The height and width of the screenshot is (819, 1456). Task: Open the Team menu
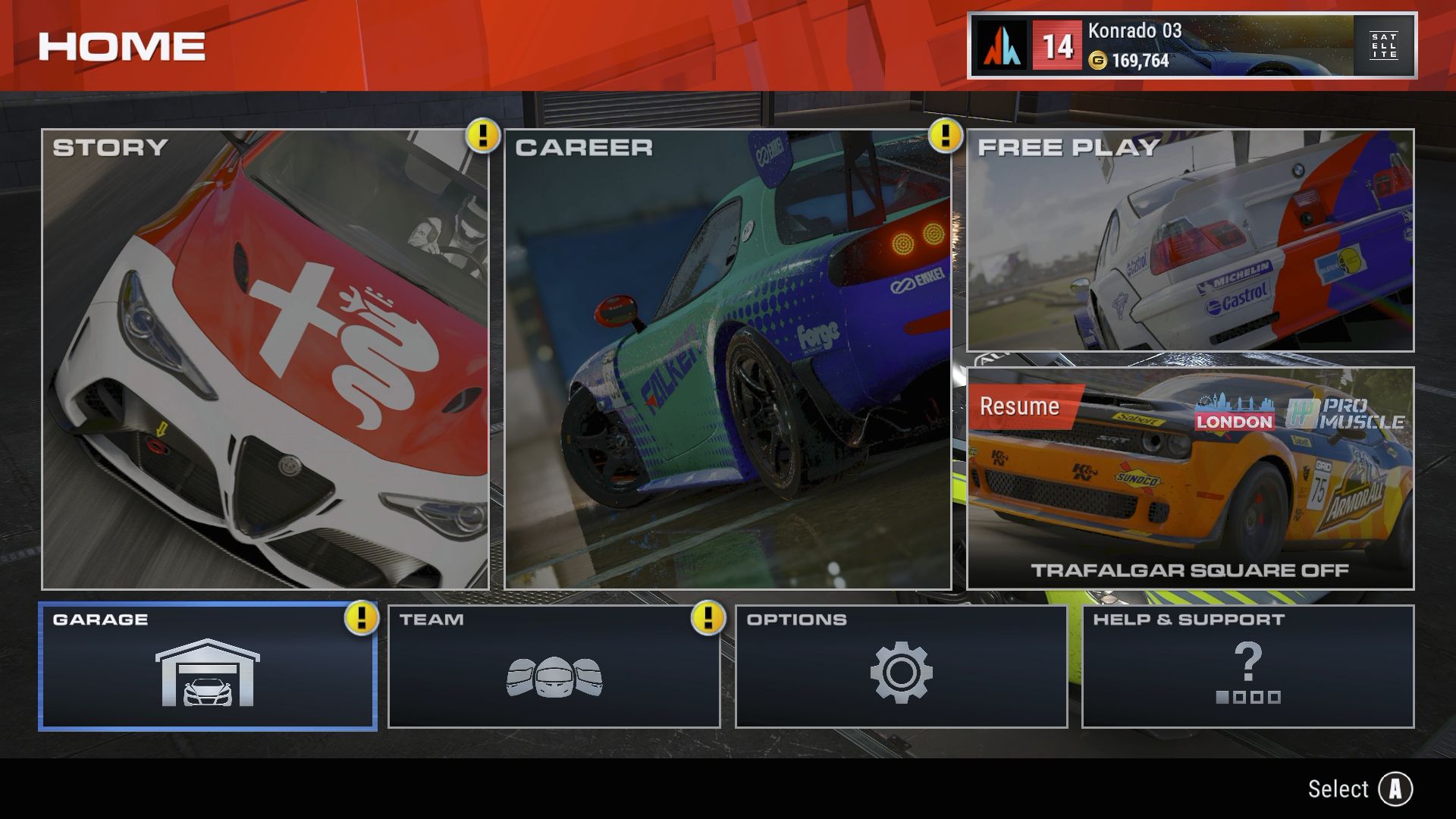point(554,667)
